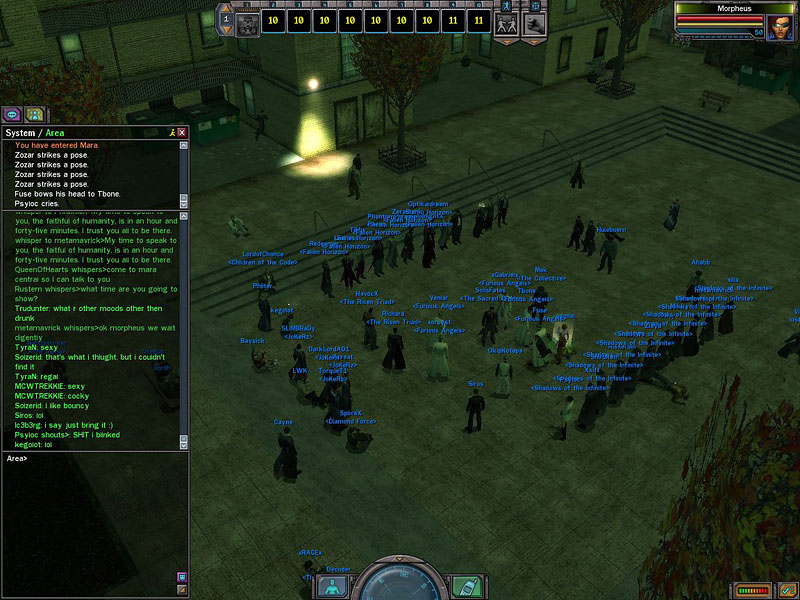Image resolution: width=800 pixels, height=600 pixels.
Task: Close the System / Area chat window
Action: [x=182, y=132]
